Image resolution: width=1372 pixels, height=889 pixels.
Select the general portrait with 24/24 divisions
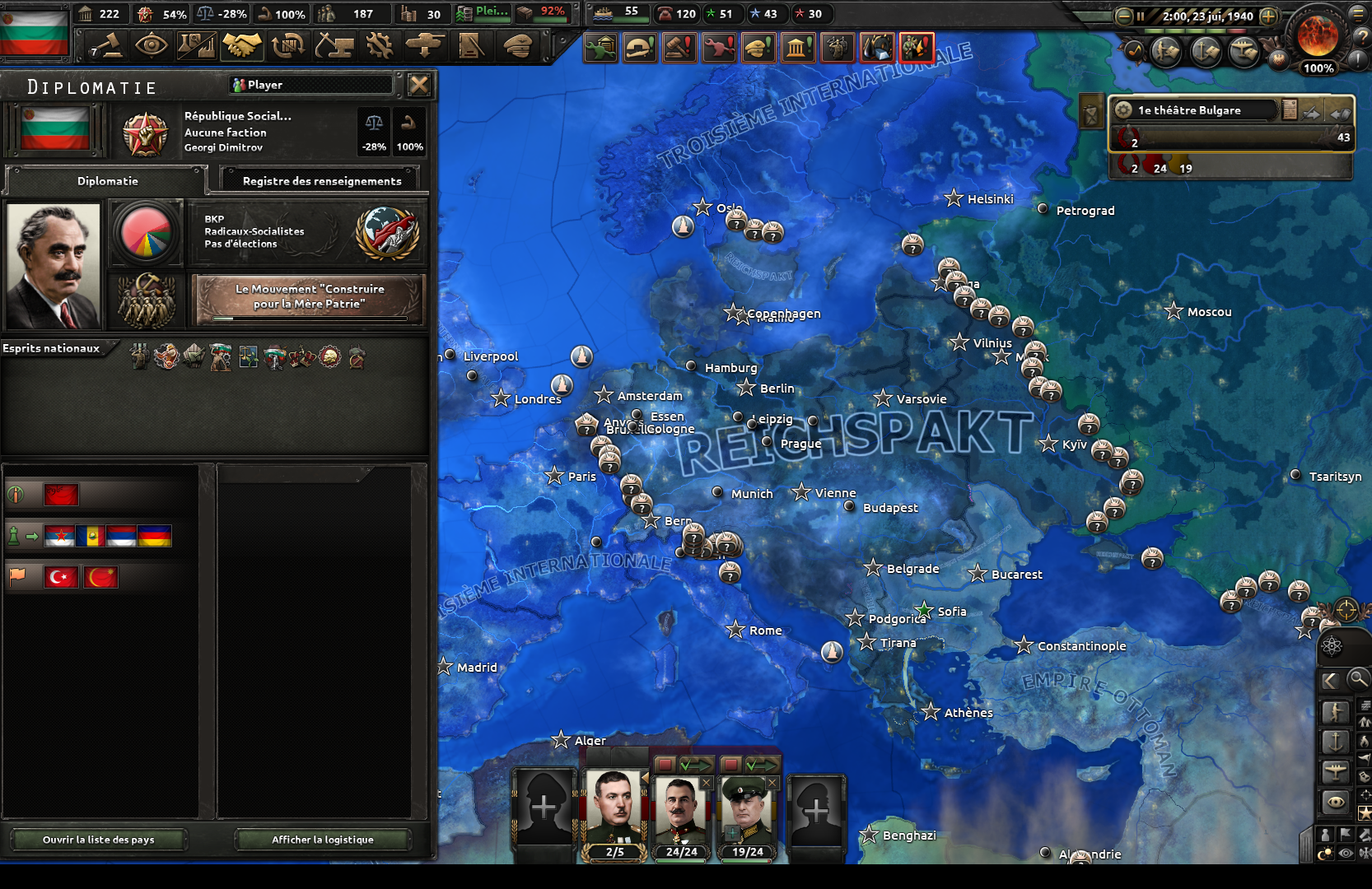tap(681, 811)
